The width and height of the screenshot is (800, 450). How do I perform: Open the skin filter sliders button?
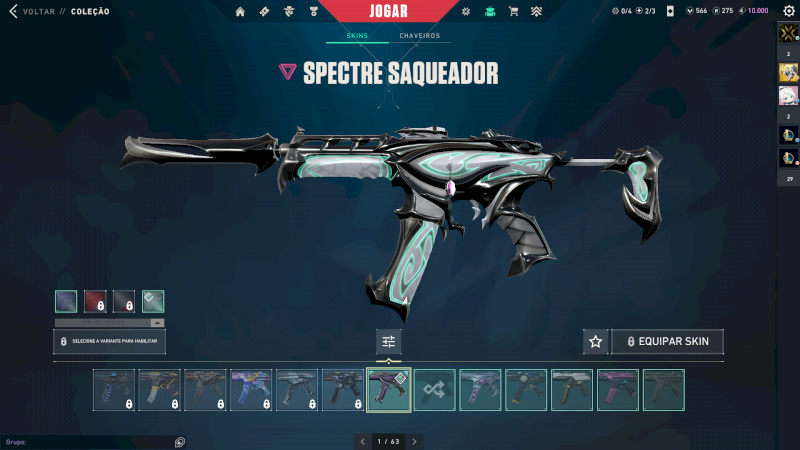tap(389, 341)
